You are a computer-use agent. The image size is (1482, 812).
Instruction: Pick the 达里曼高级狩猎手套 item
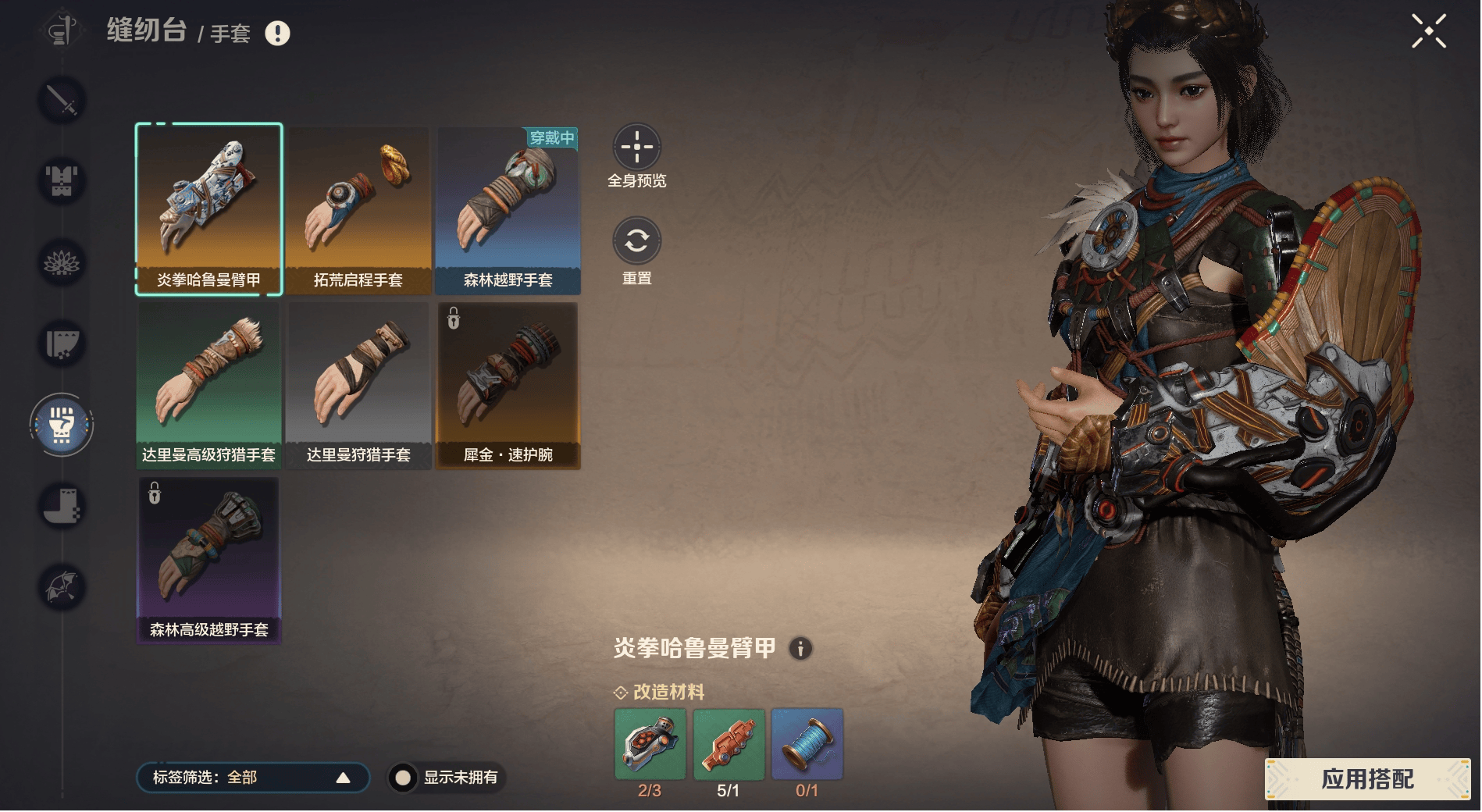tap(208, 384)
